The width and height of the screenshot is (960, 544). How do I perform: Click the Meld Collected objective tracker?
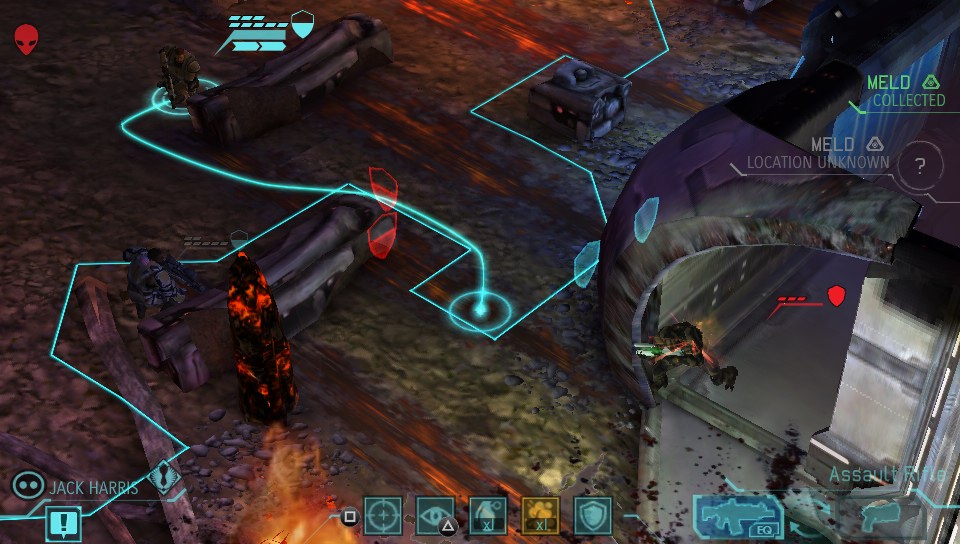click(x=905, y=91)
